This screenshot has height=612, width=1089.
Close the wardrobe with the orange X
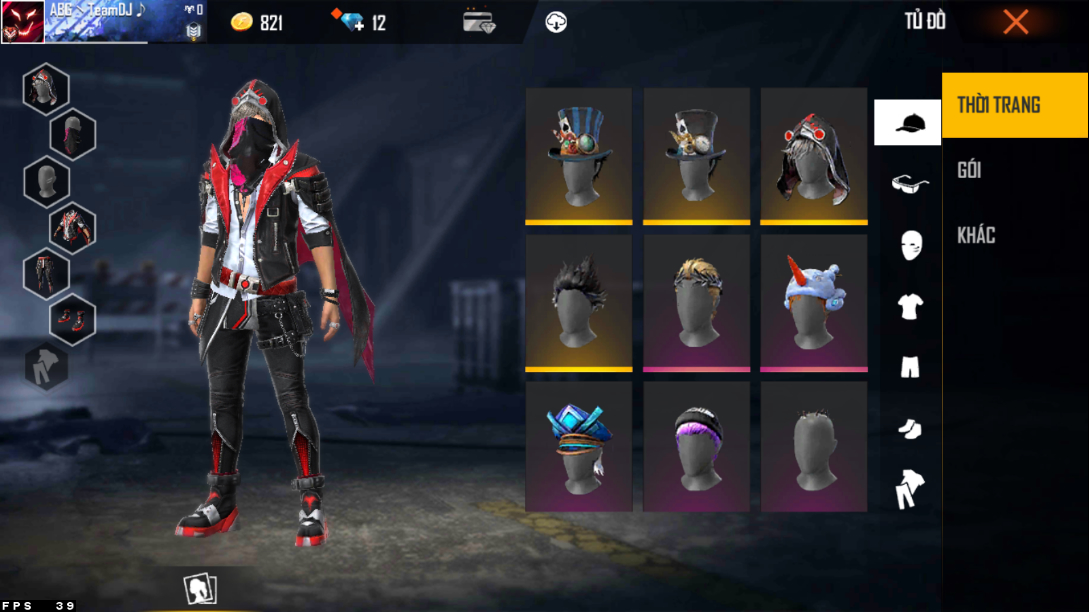[1015, 22]
